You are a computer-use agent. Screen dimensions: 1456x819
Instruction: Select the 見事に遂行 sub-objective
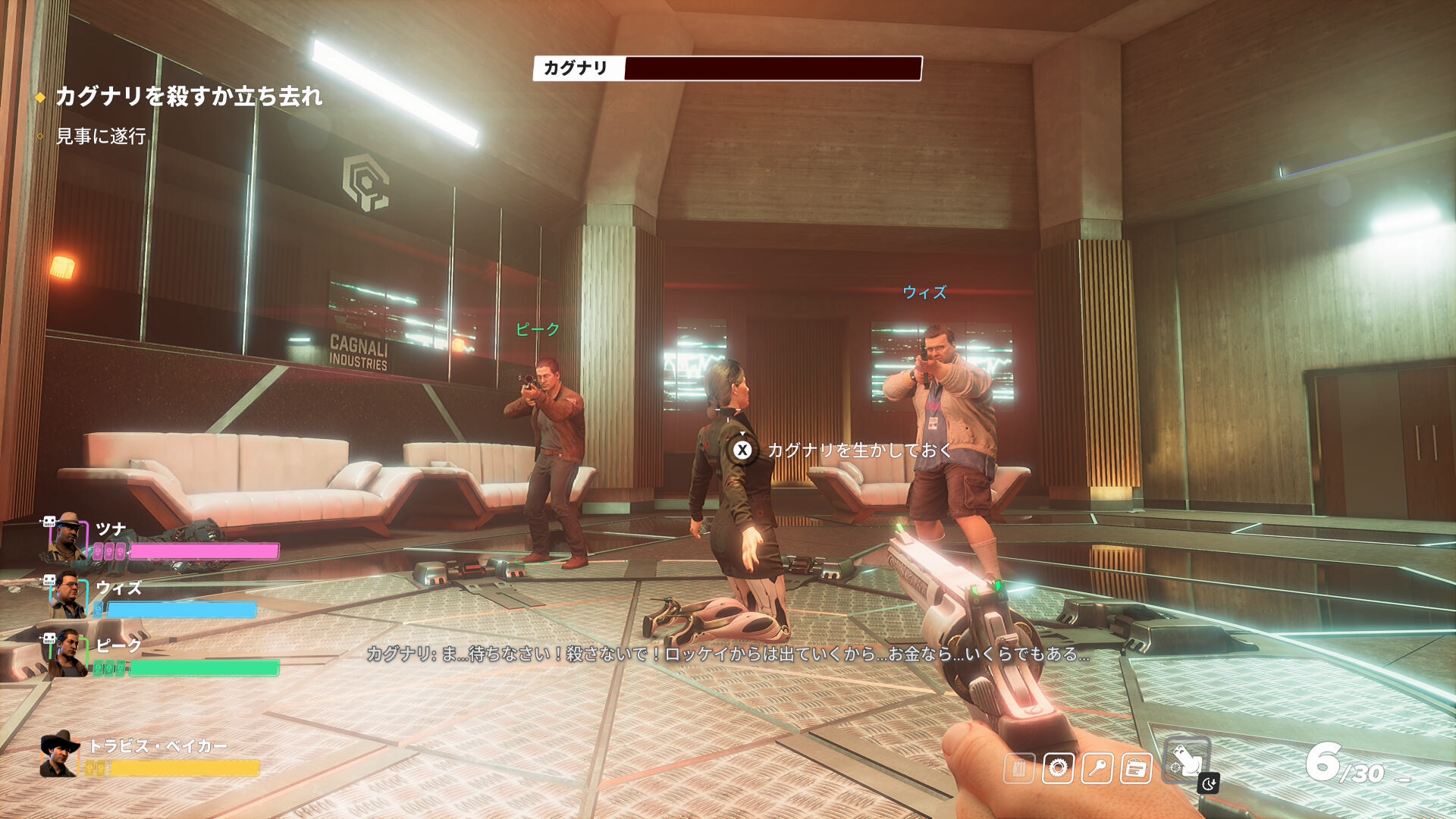(101, 136)
